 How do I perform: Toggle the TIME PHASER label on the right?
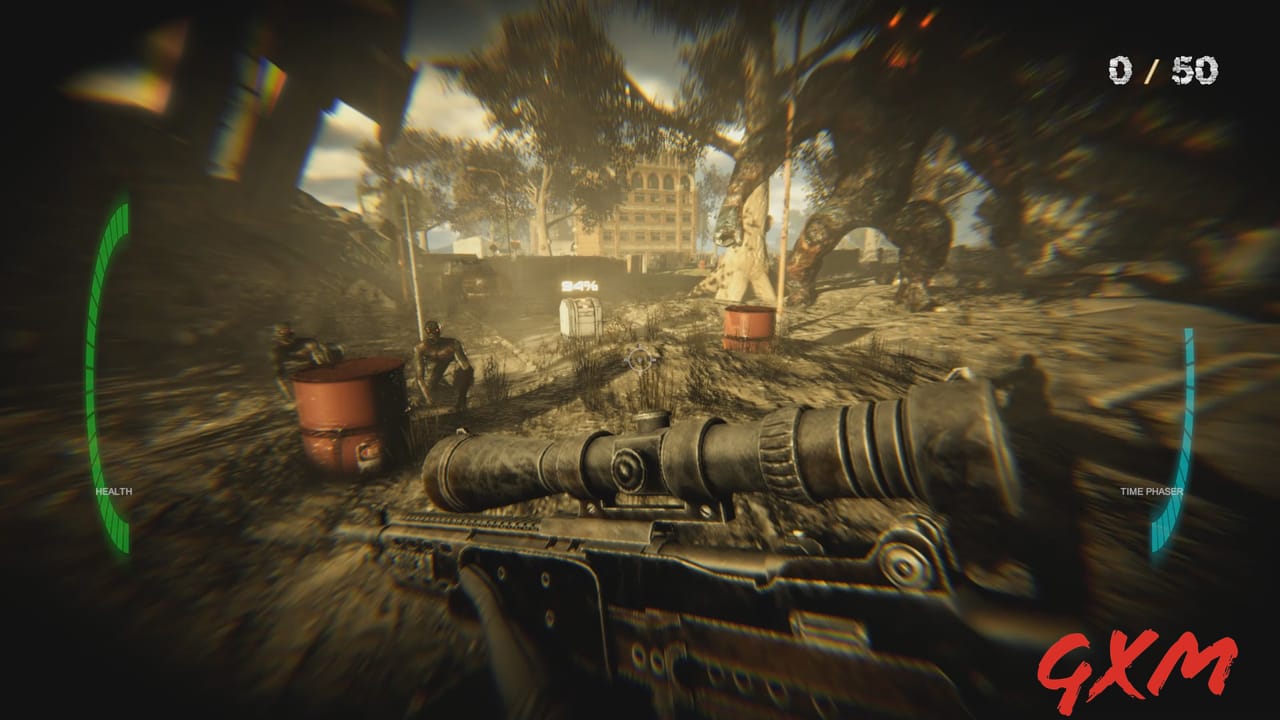(1150, 491)
